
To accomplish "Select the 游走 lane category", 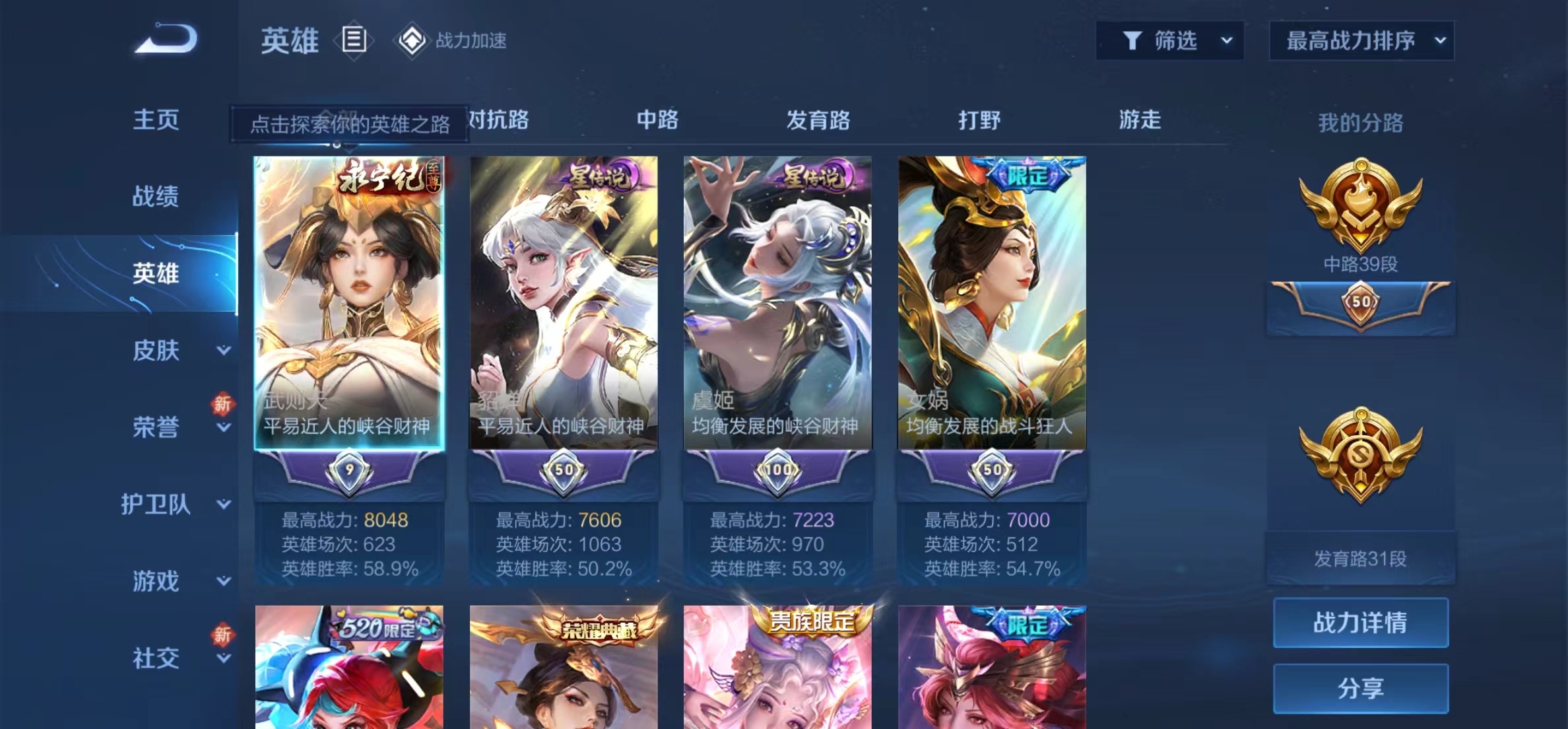I will pyautogui.click(x=1141, y=120).
